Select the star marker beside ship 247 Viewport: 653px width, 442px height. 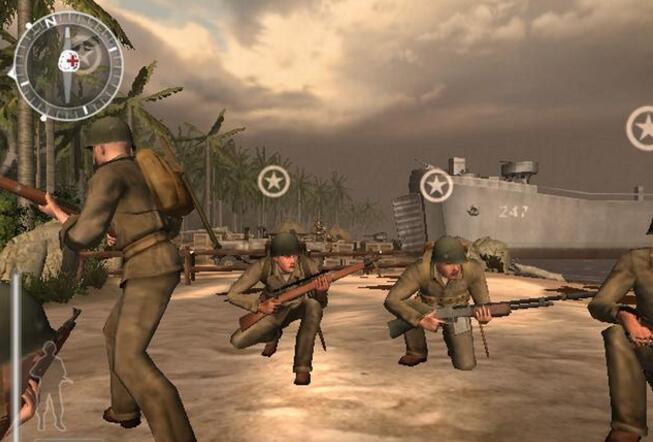point(436,185)
